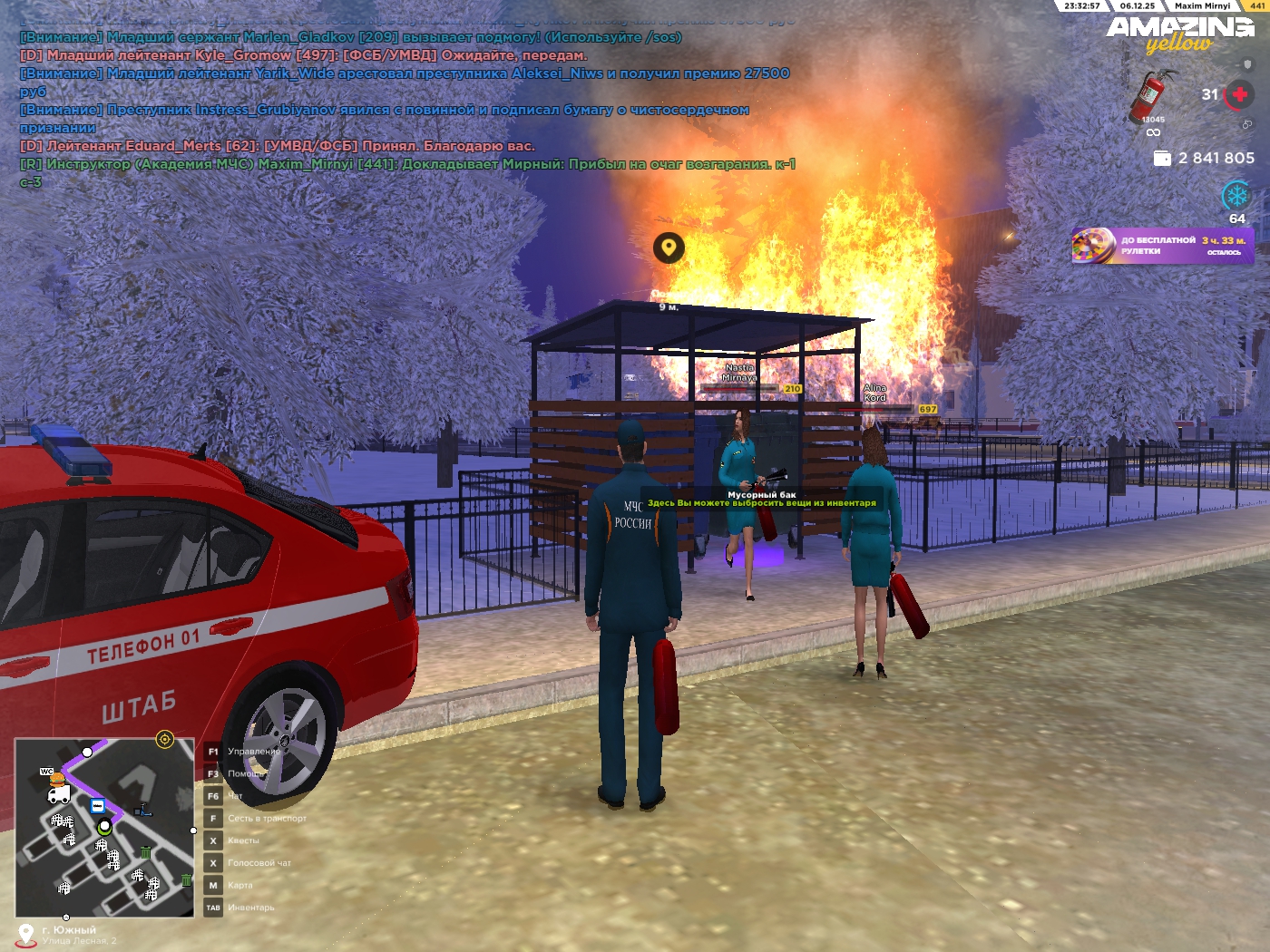Screen dimensions: 1270x952
Task: Click the green player marker on the minimap
Action: pyautogui.click(x=104, y=827)
